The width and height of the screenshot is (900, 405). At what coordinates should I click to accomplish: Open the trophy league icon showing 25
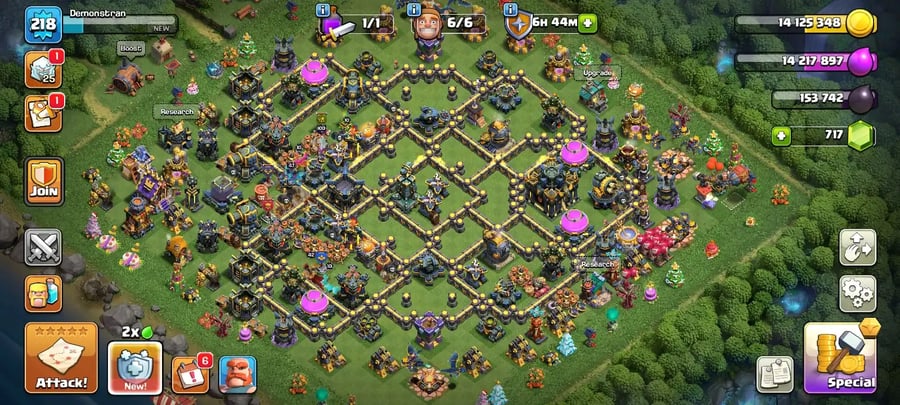point(42,68)
